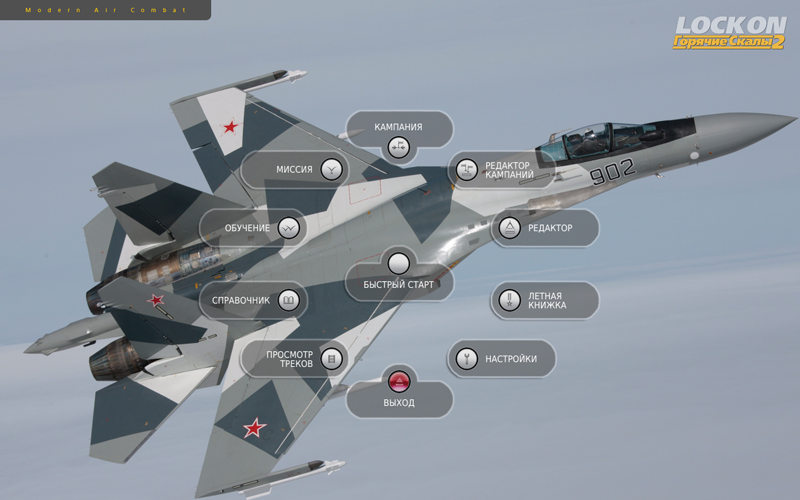This screenshot has height=500, width=800.
Task: Open the Кампания menu entry
Action: (399, 147)
